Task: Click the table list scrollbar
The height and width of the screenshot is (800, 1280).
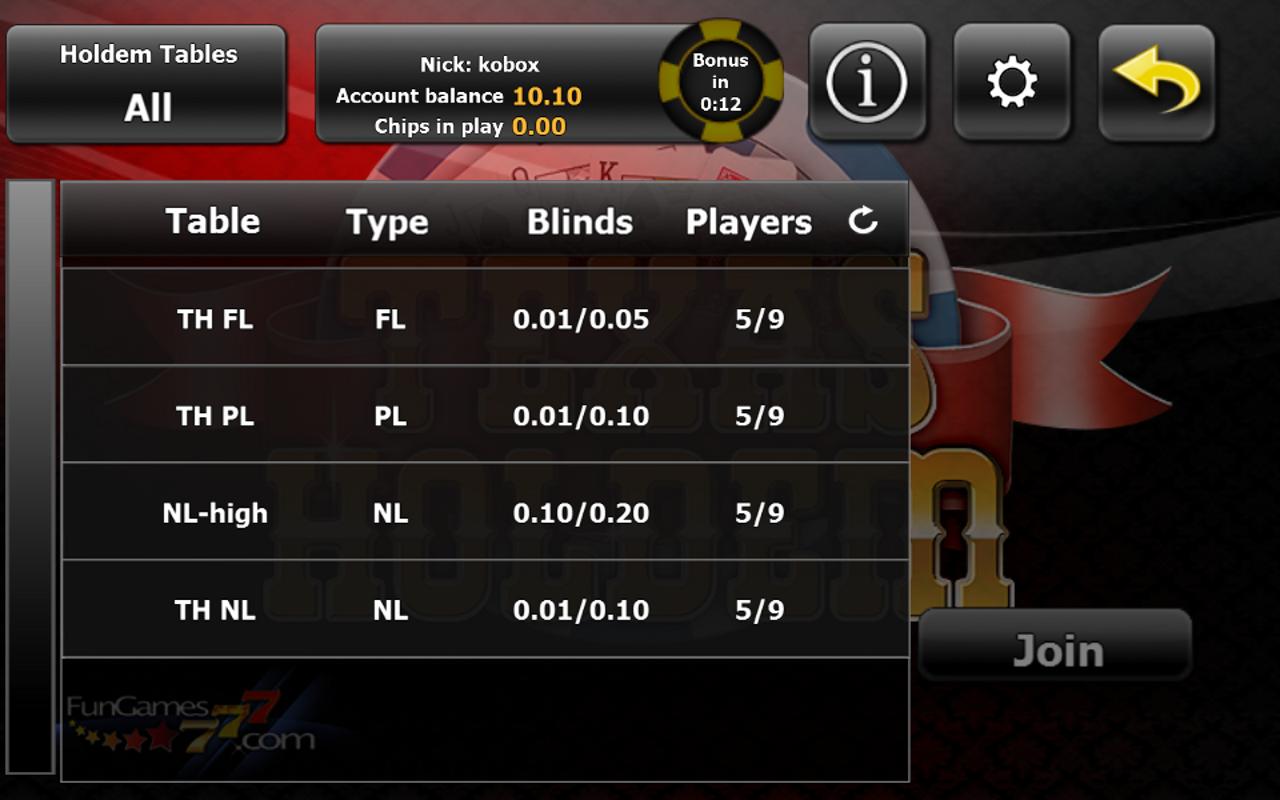Action: 31,475
